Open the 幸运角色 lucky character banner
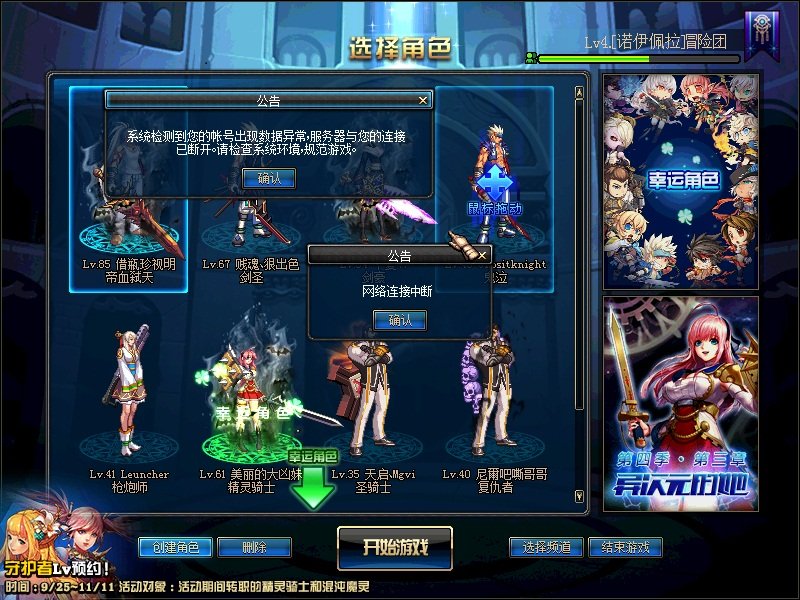The image size is (800, 600). (x=681, y=180)
